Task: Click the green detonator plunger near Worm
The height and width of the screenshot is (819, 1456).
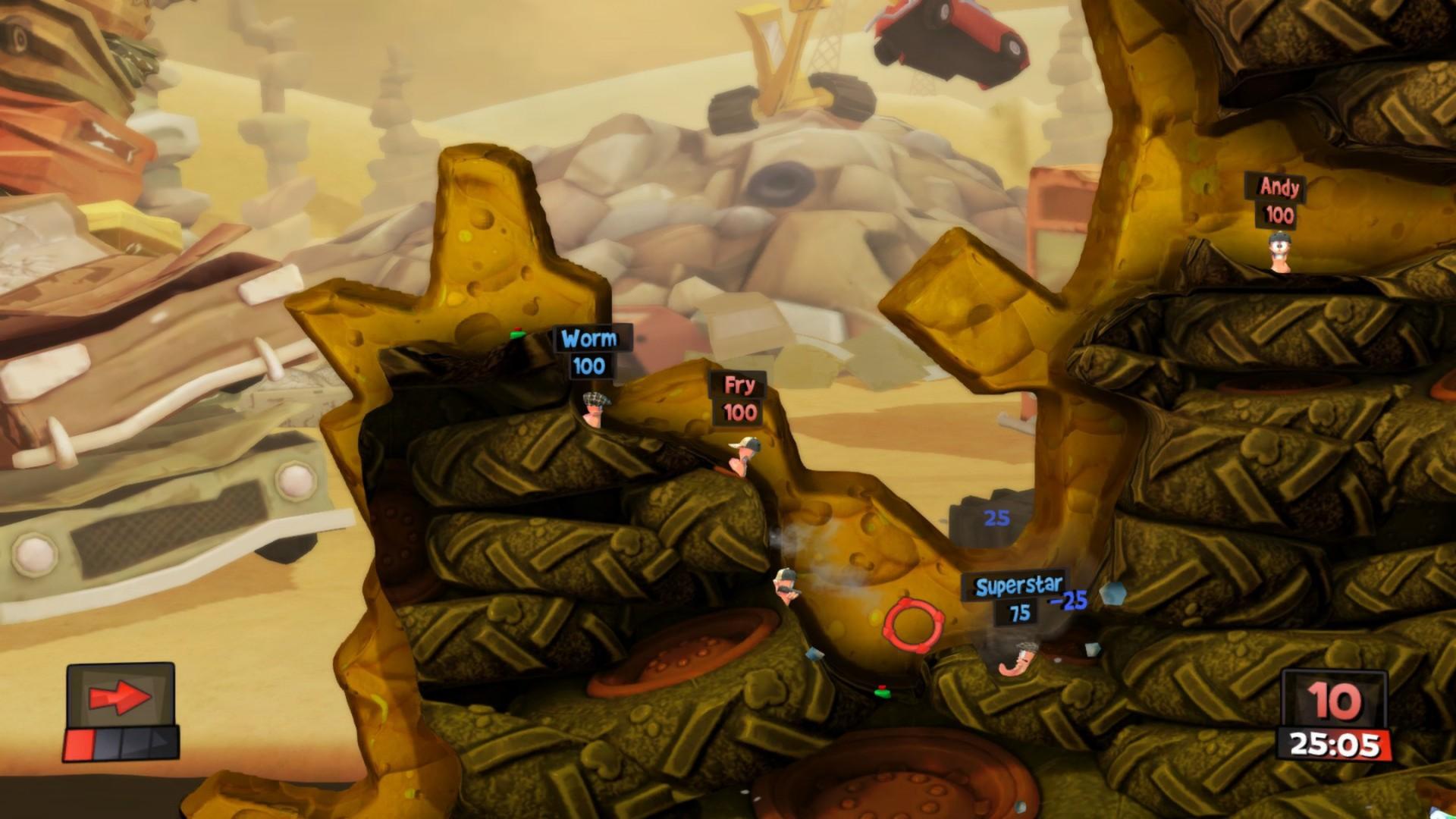Action: pyautogui.click(x=516, y=334)
